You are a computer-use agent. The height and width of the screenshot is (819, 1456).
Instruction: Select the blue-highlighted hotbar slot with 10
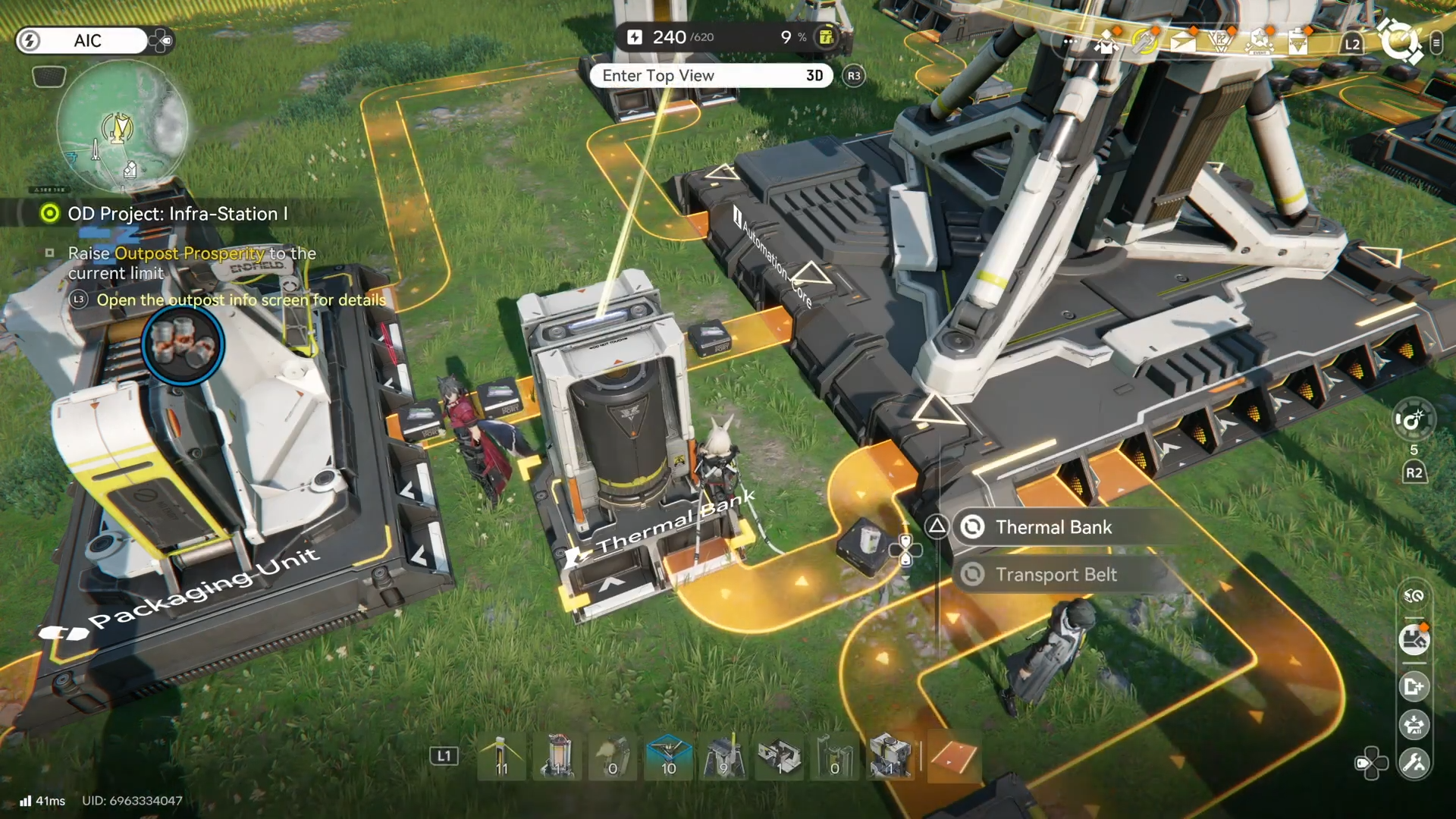[668, 757]
